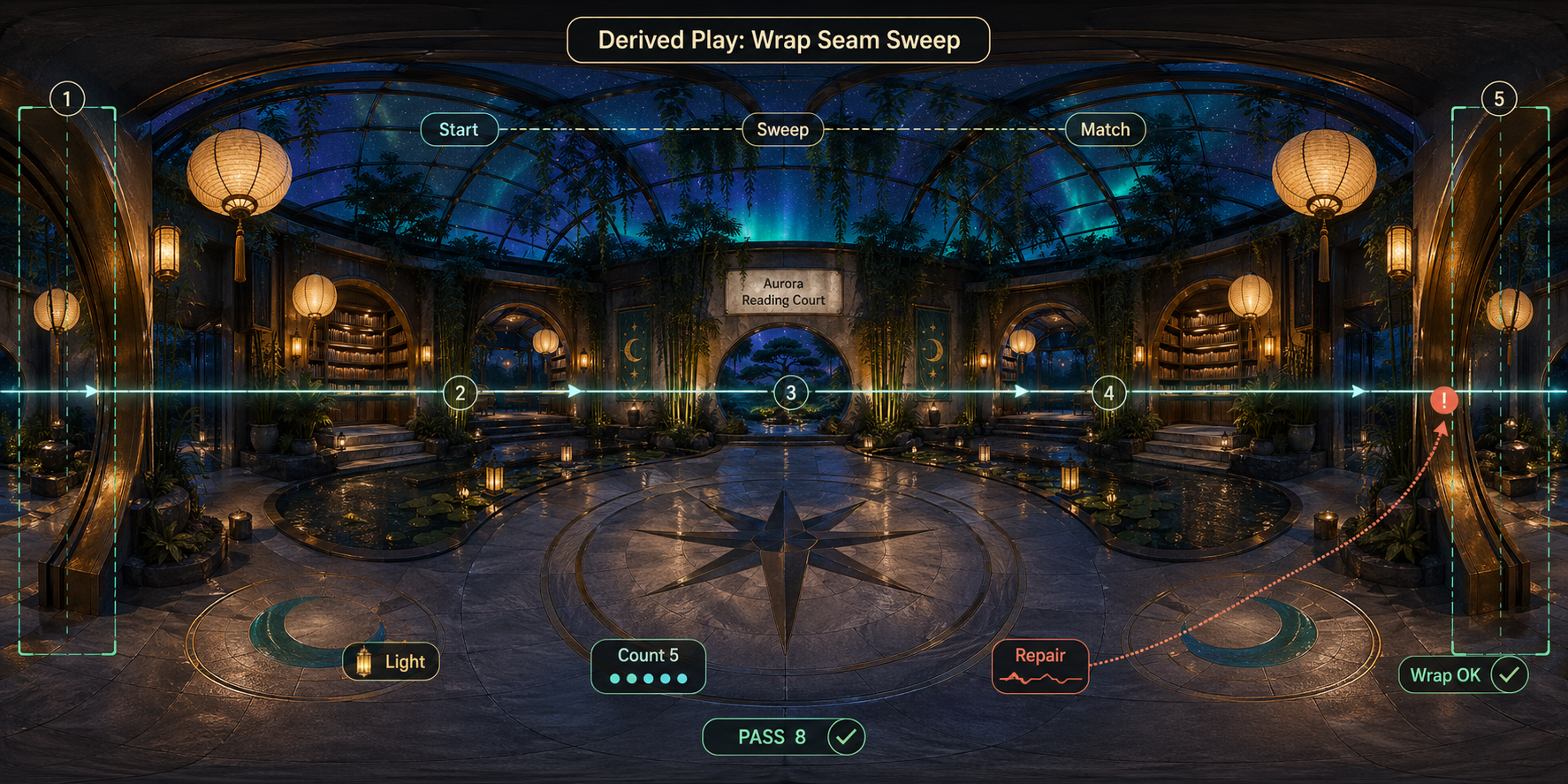Choose seam marker number 5

[1499, 99]
